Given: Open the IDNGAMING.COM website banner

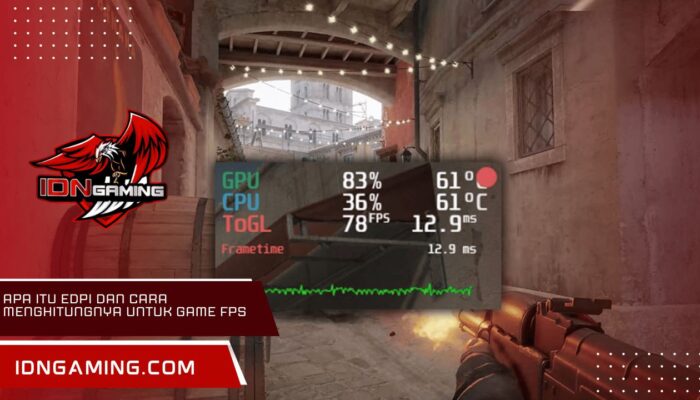Looking at the screenshot, I should 107,367.
